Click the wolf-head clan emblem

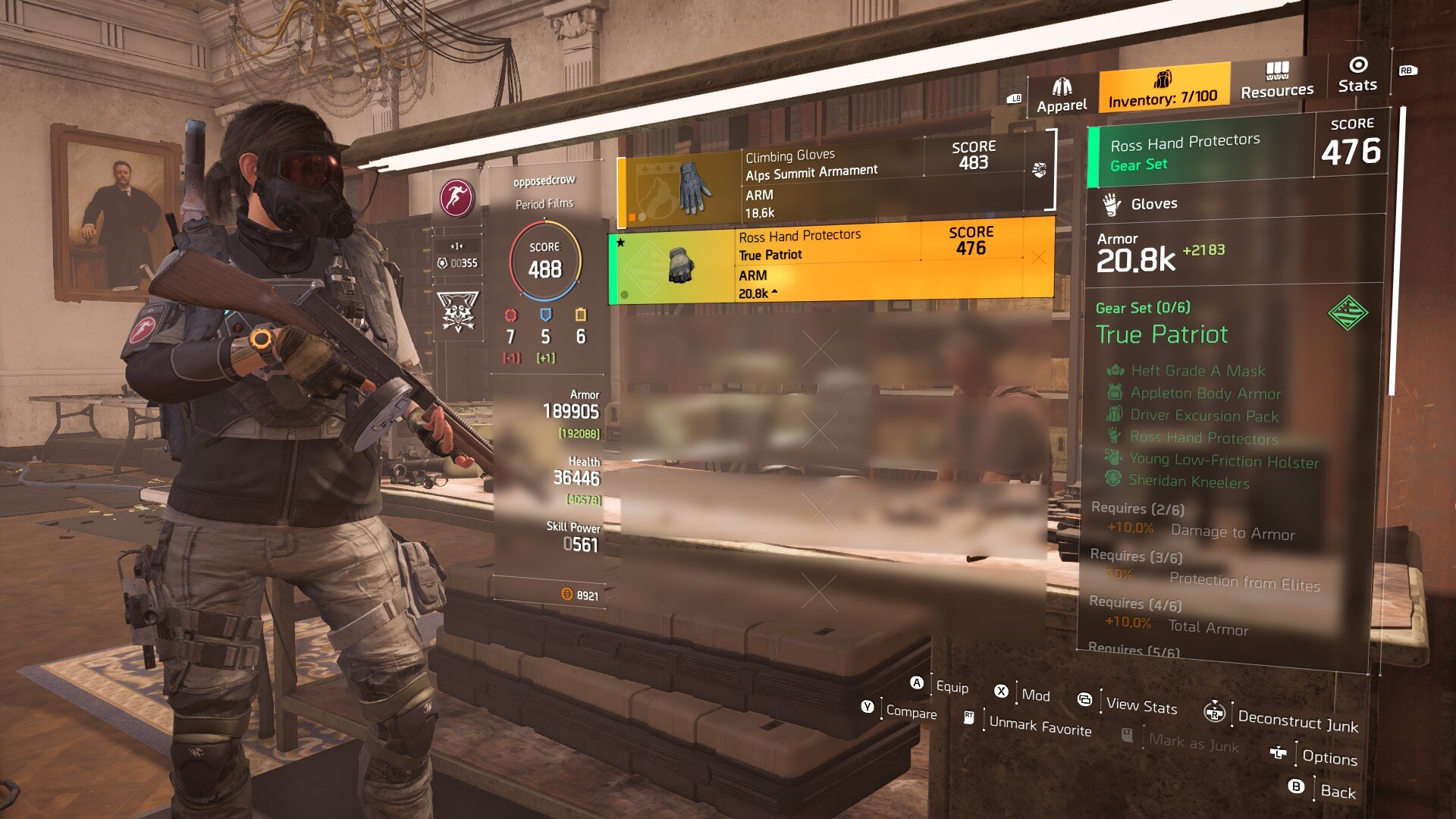458,312
